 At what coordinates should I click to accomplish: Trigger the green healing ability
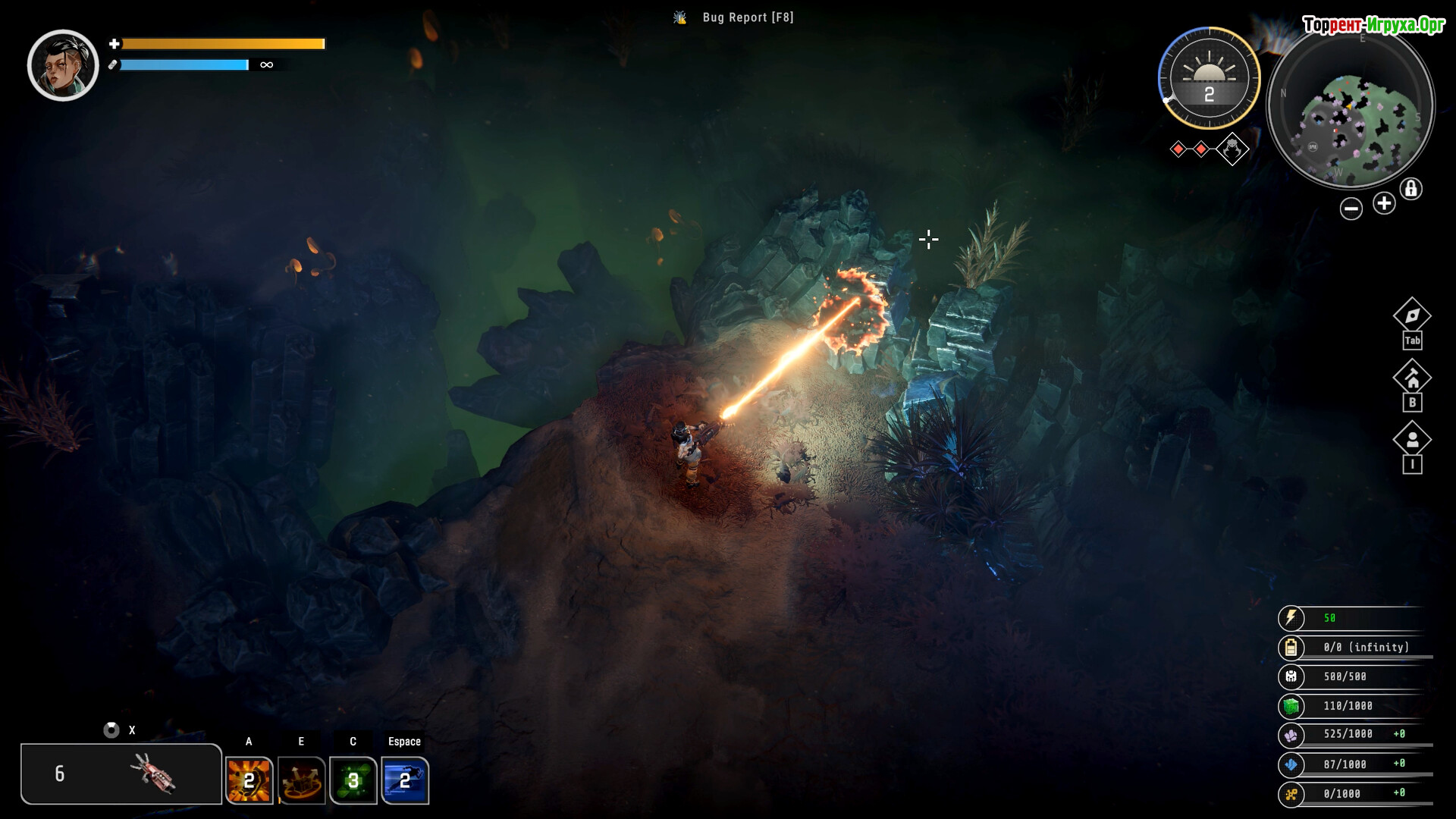(x=353, y=780)
